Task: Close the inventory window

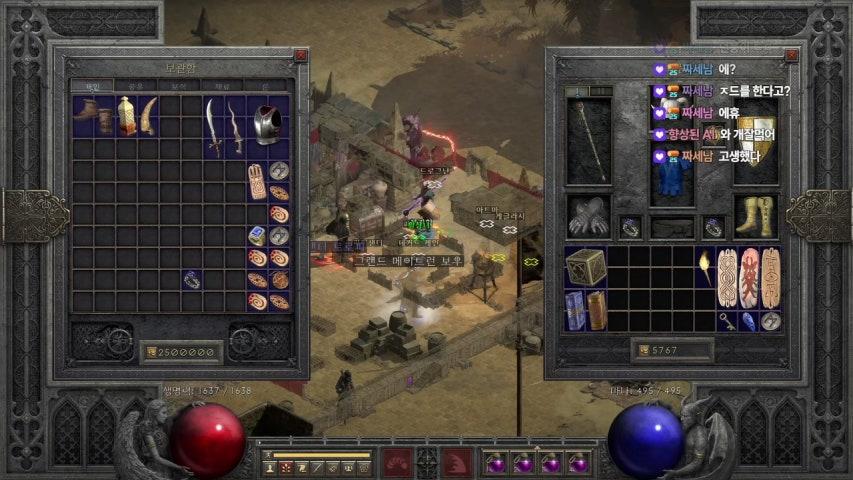Action: click(792, 57)
